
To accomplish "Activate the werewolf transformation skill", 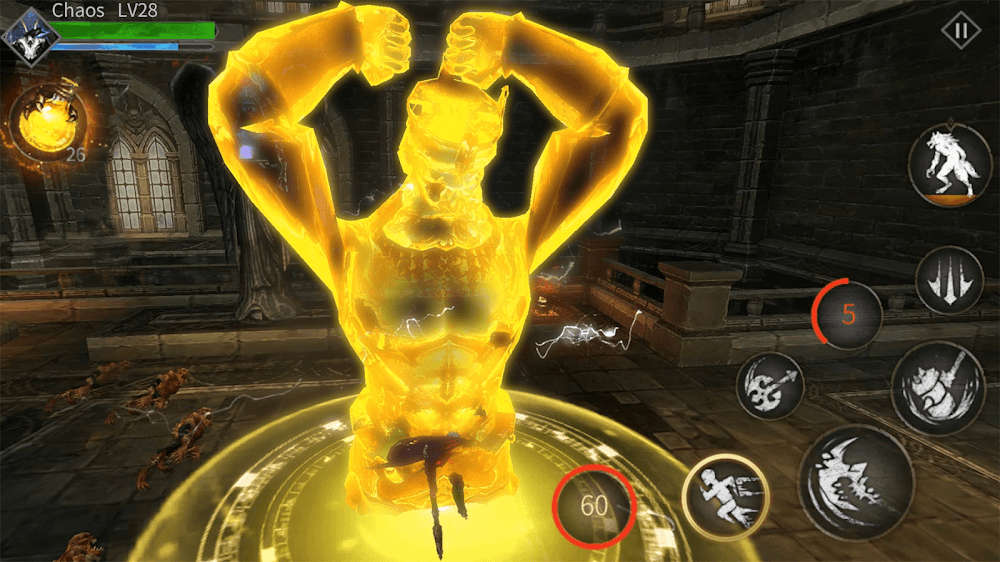I will coord(949,165).
